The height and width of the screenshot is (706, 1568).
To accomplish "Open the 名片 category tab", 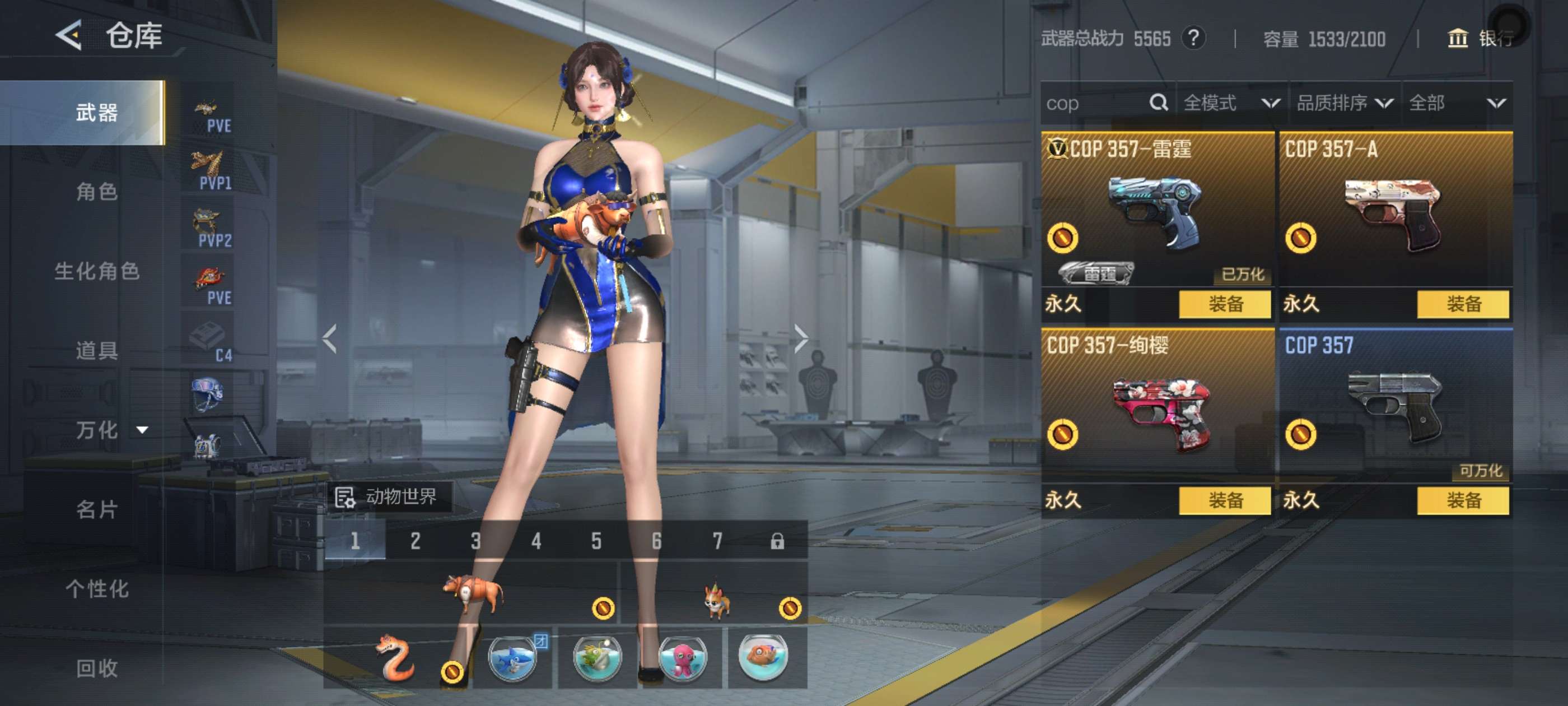I will (x=96, y=509).
